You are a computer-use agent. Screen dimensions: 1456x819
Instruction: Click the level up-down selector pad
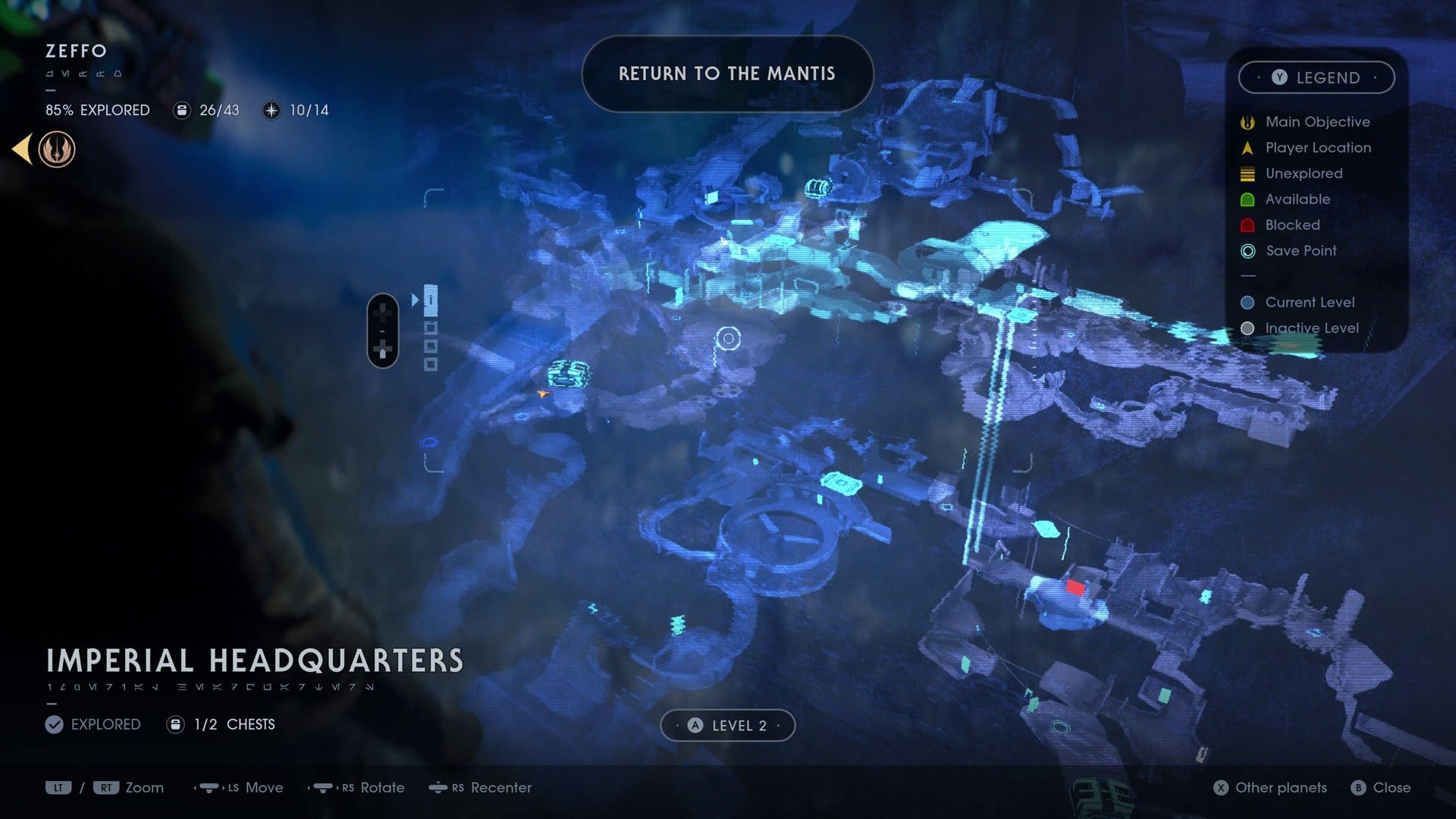click(x=383, y=331)
